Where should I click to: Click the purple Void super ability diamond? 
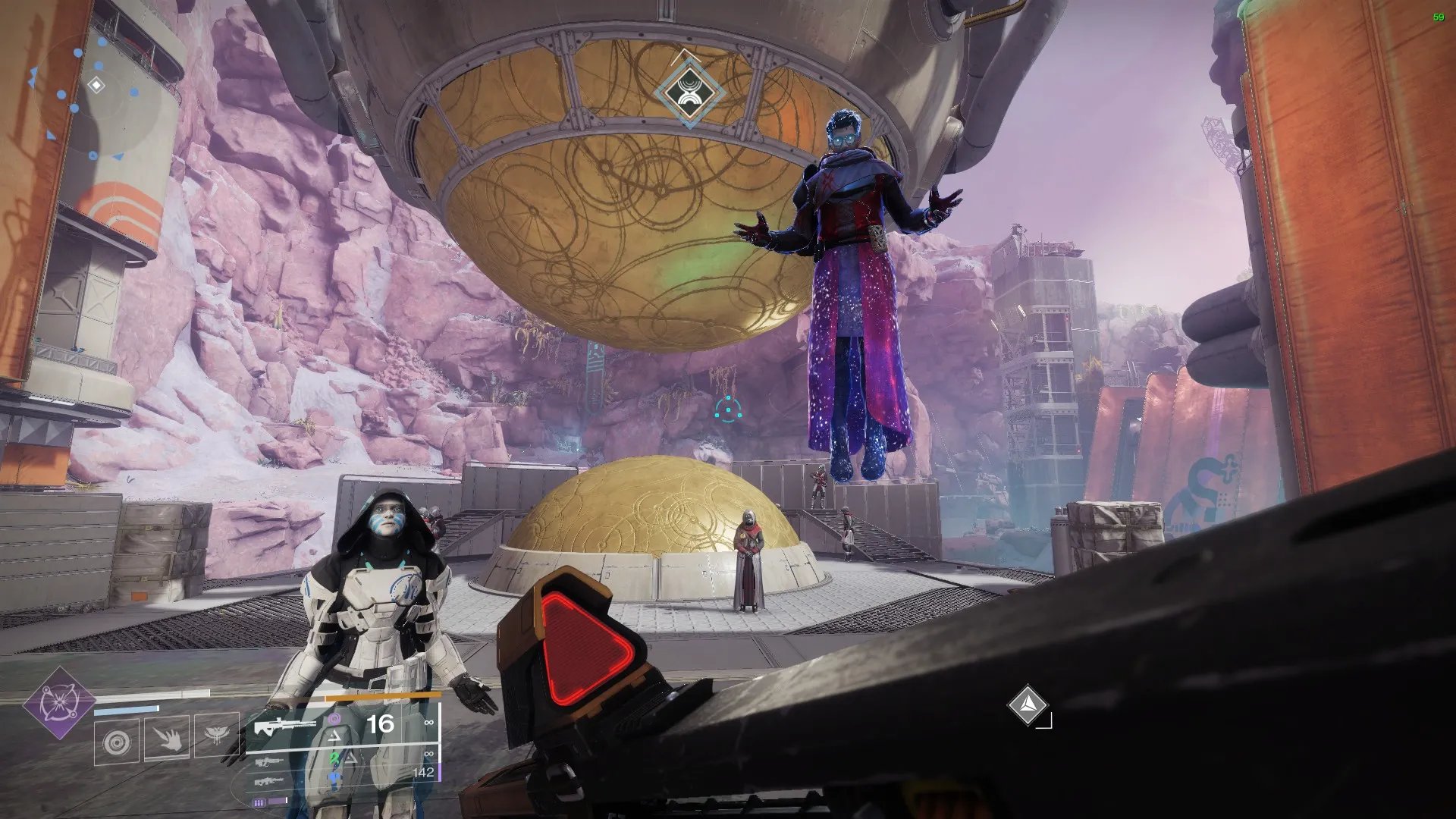(58, 704)
